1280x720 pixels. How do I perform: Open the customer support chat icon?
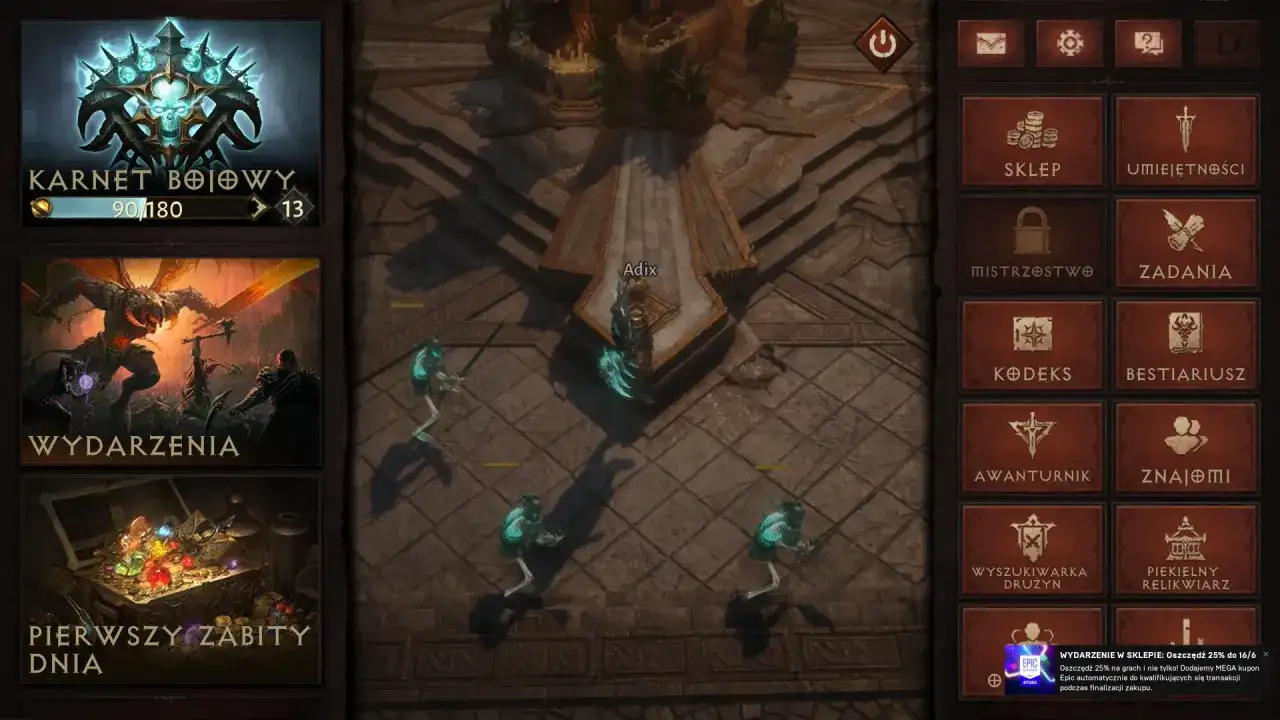point(1146,44)
